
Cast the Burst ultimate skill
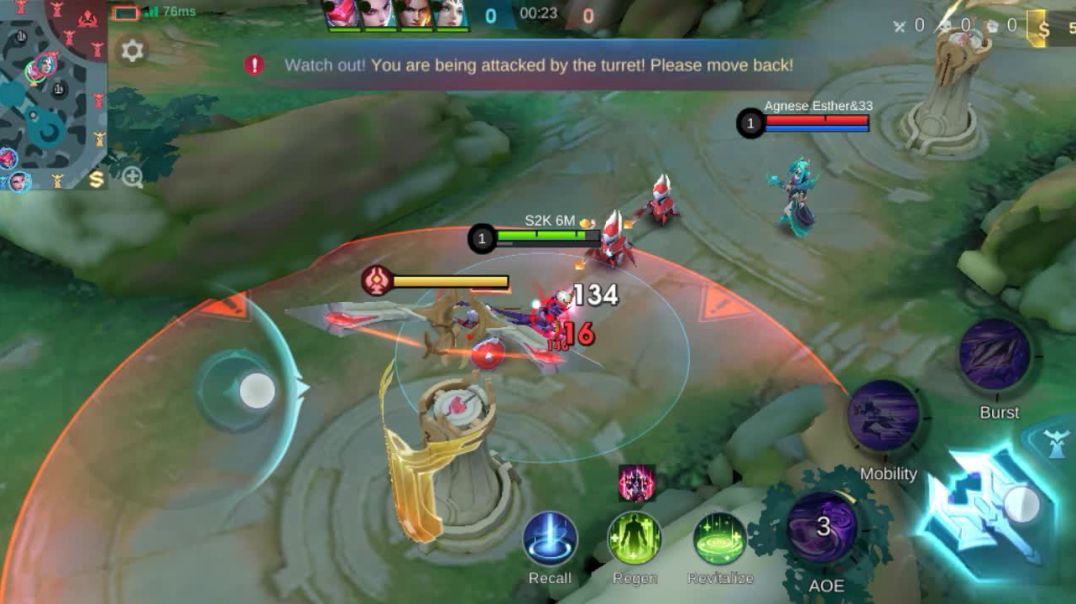[x=995, y=357]
